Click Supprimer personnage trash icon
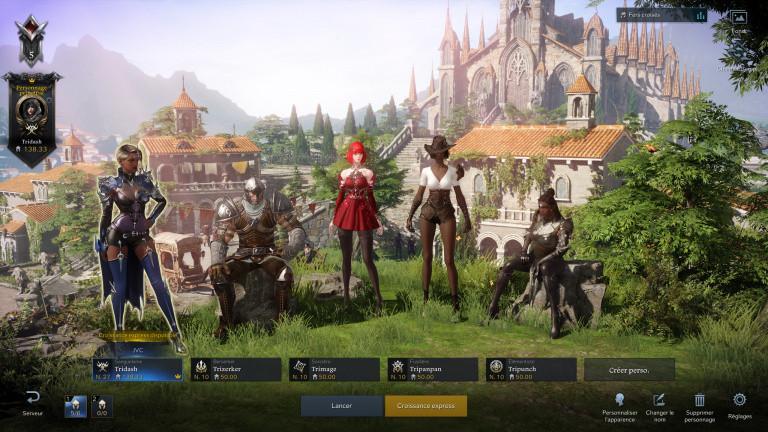 [699, 401]
